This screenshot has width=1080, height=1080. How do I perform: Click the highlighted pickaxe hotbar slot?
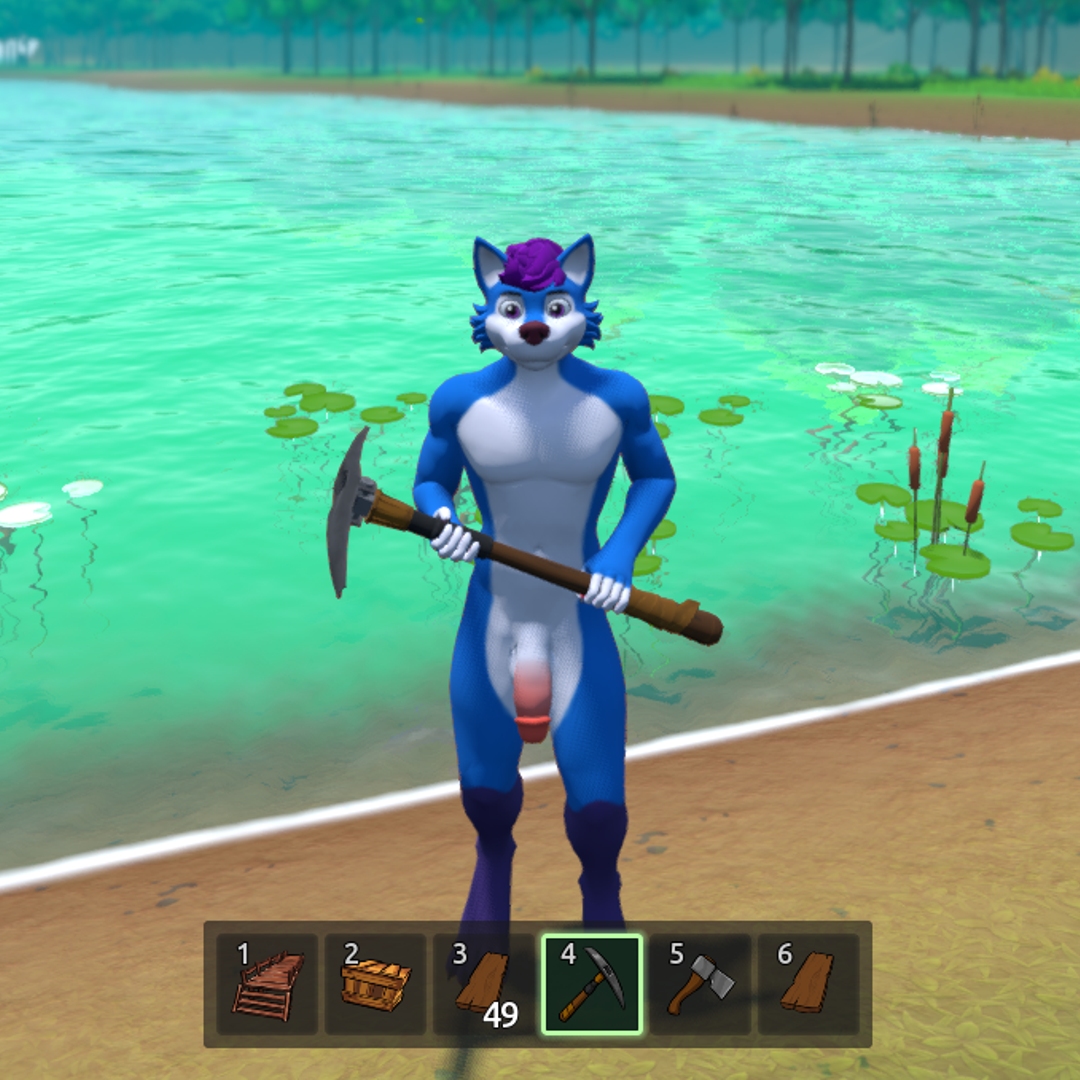click(x=591, y=984)
